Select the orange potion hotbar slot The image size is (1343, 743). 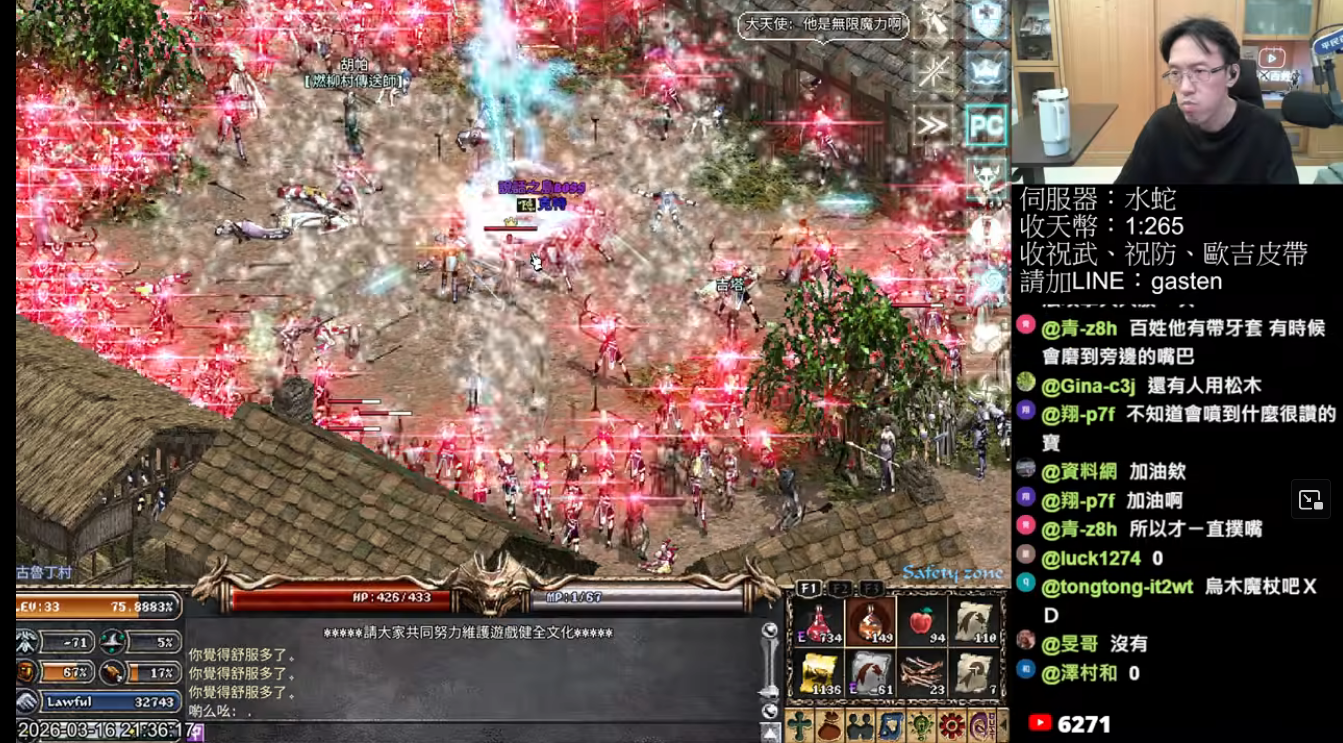point(870,622)
